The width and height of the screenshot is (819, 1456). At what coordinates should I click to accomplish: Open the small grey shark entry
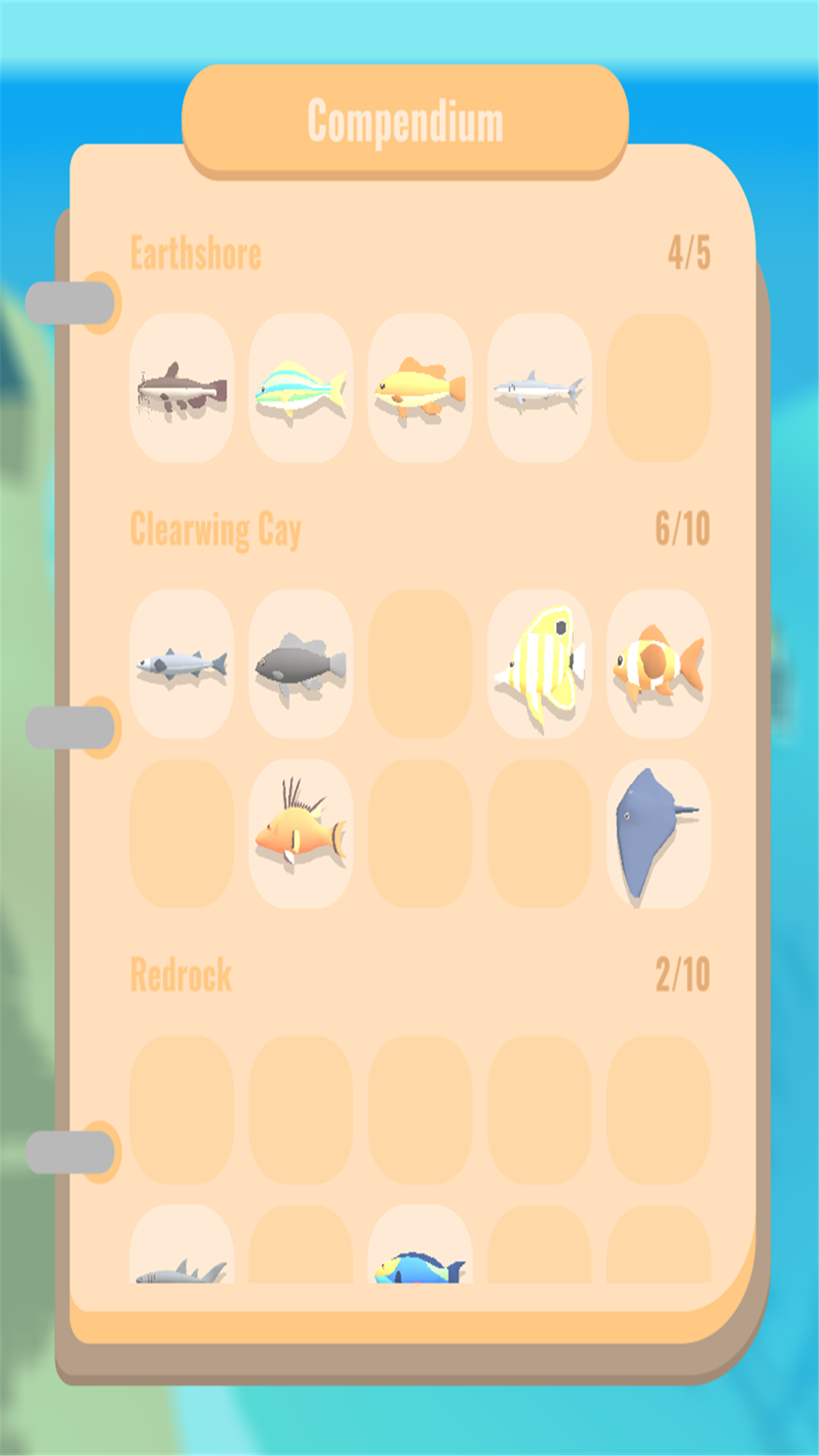pyautogui.click(x=538, y=388)
